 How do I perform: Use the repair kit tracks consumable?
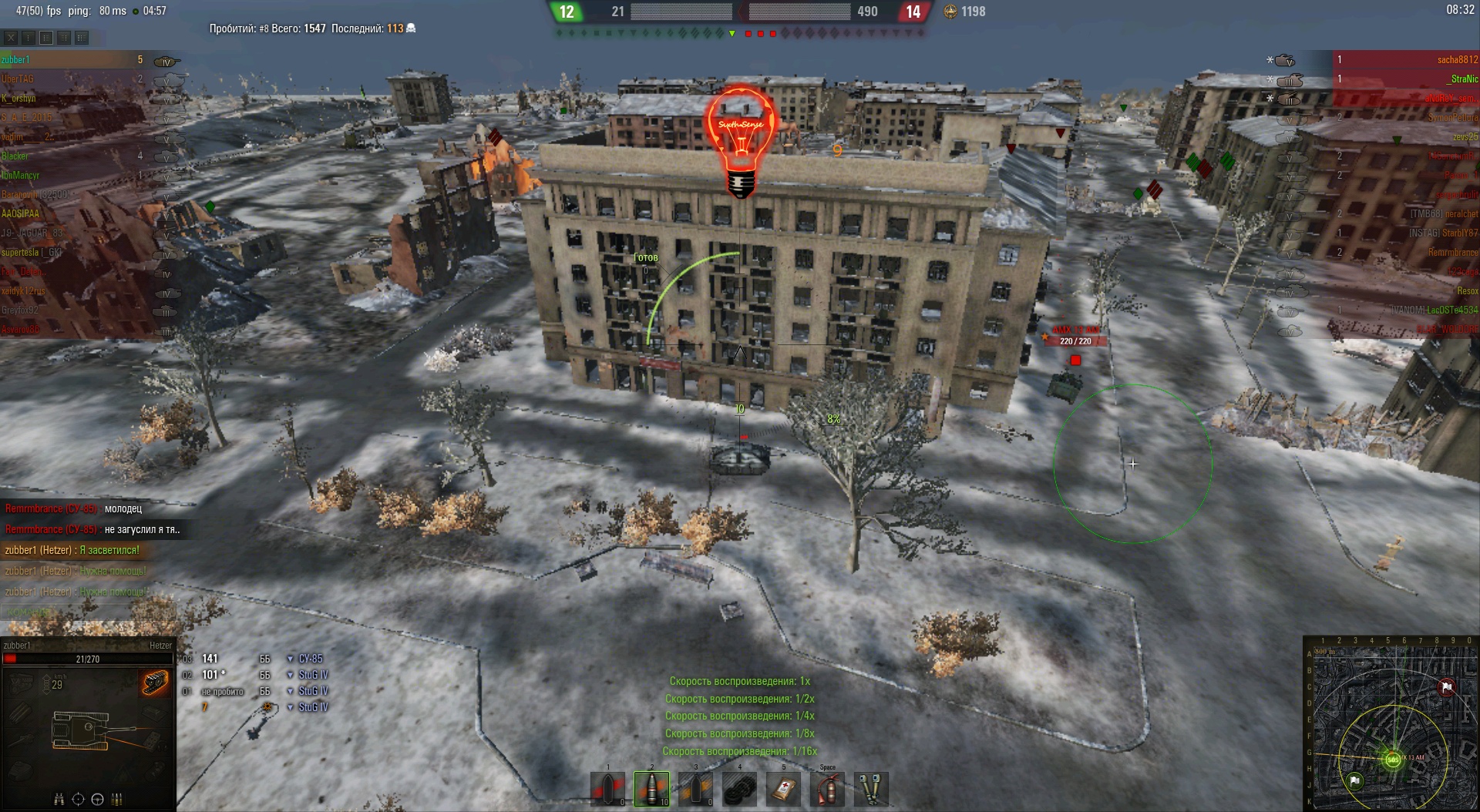(x=739, y=789)
